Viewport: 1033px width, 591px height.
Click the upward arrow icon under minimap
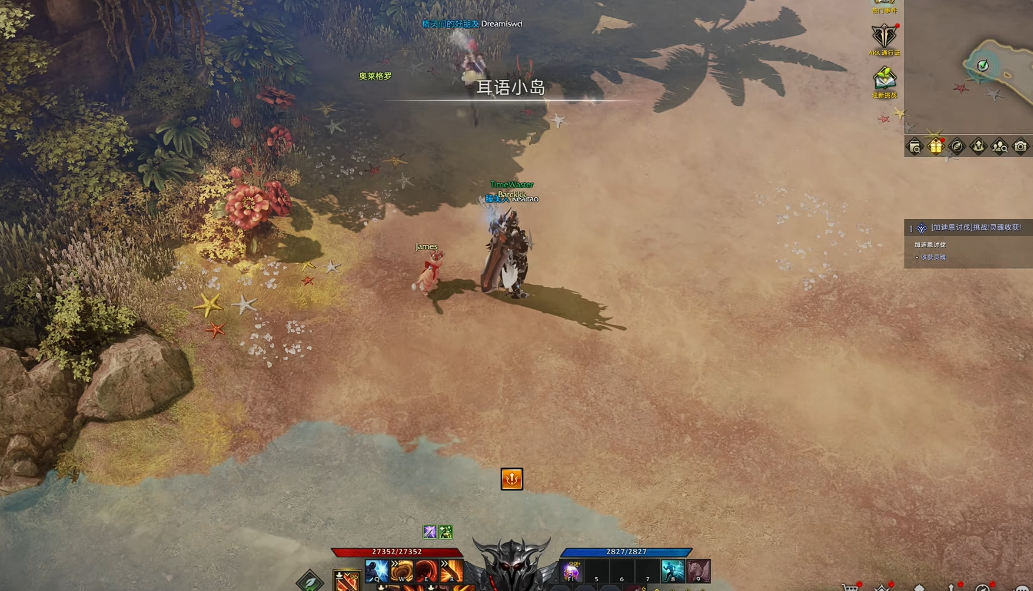point(978,146)
